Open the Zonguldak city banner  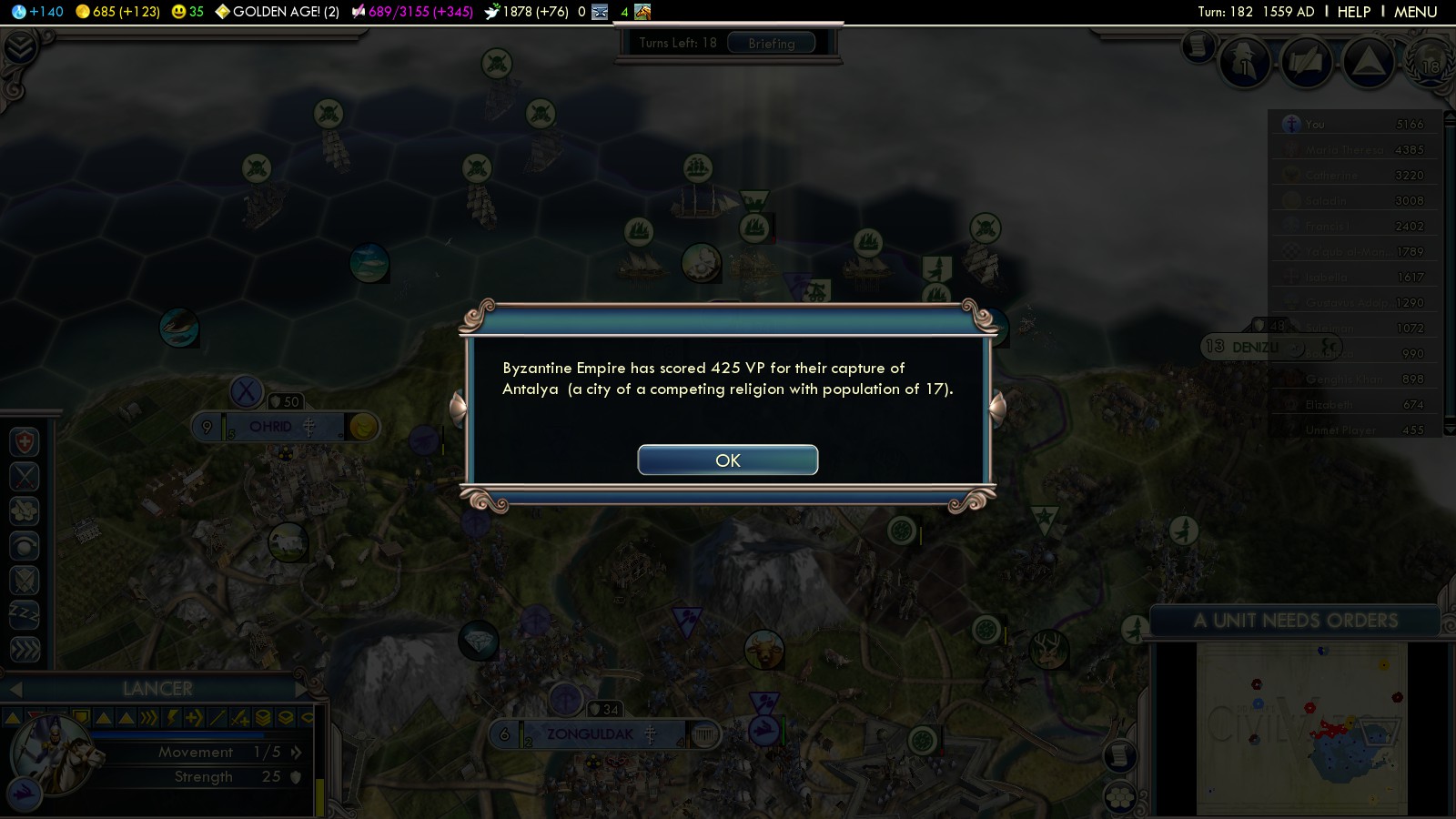[590, 734]
